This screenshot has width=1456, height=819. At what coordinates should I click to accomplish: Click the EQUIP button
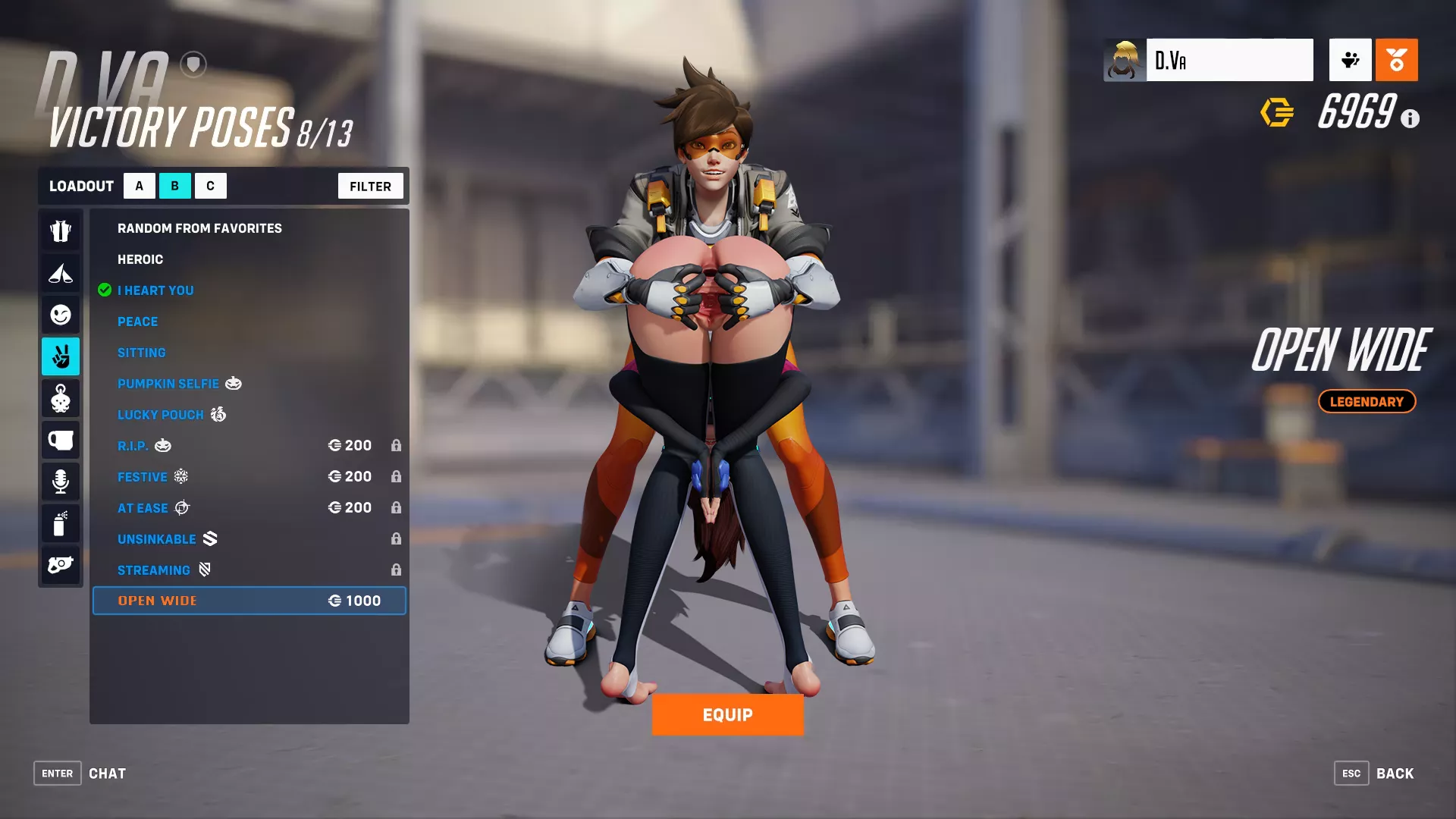point(727,714)
